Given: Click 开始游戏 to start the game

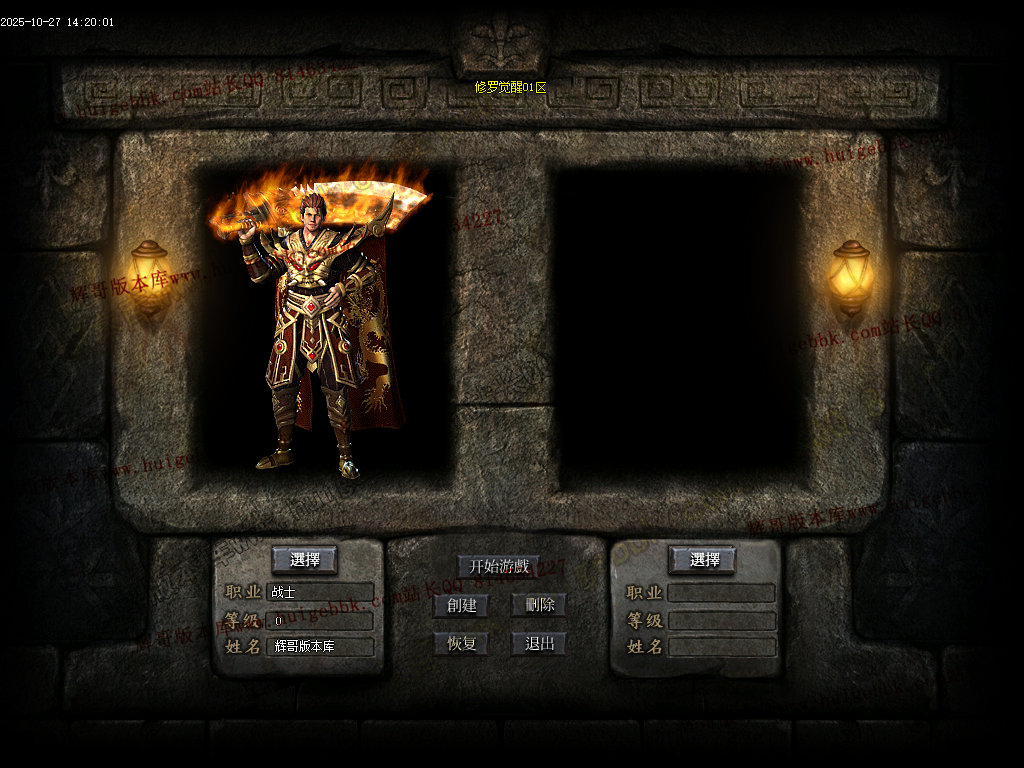Looking at the screenshot, I should 498,566.
